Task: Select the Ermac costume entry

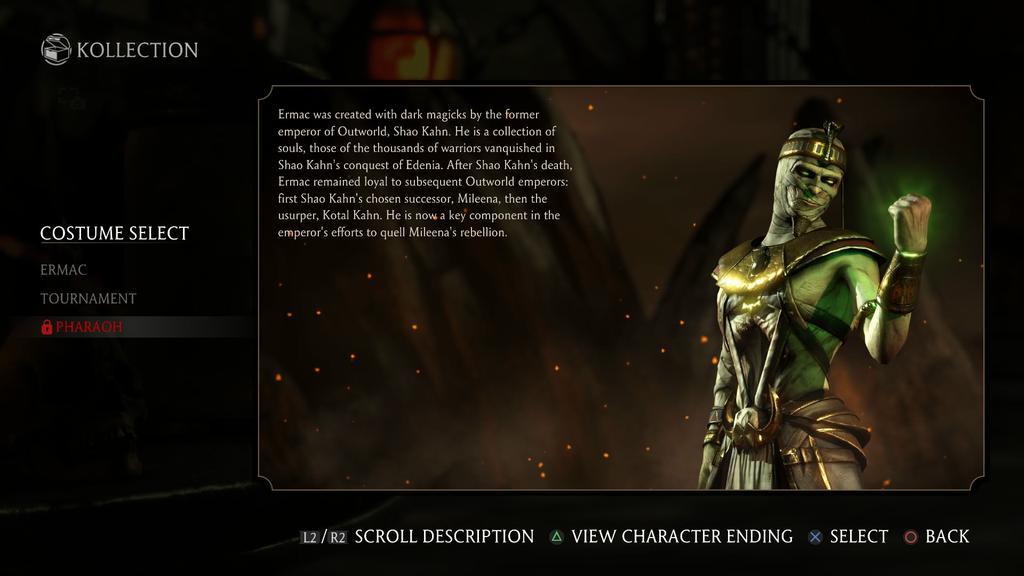Action: pyautogui.click(x=64, y=270)
